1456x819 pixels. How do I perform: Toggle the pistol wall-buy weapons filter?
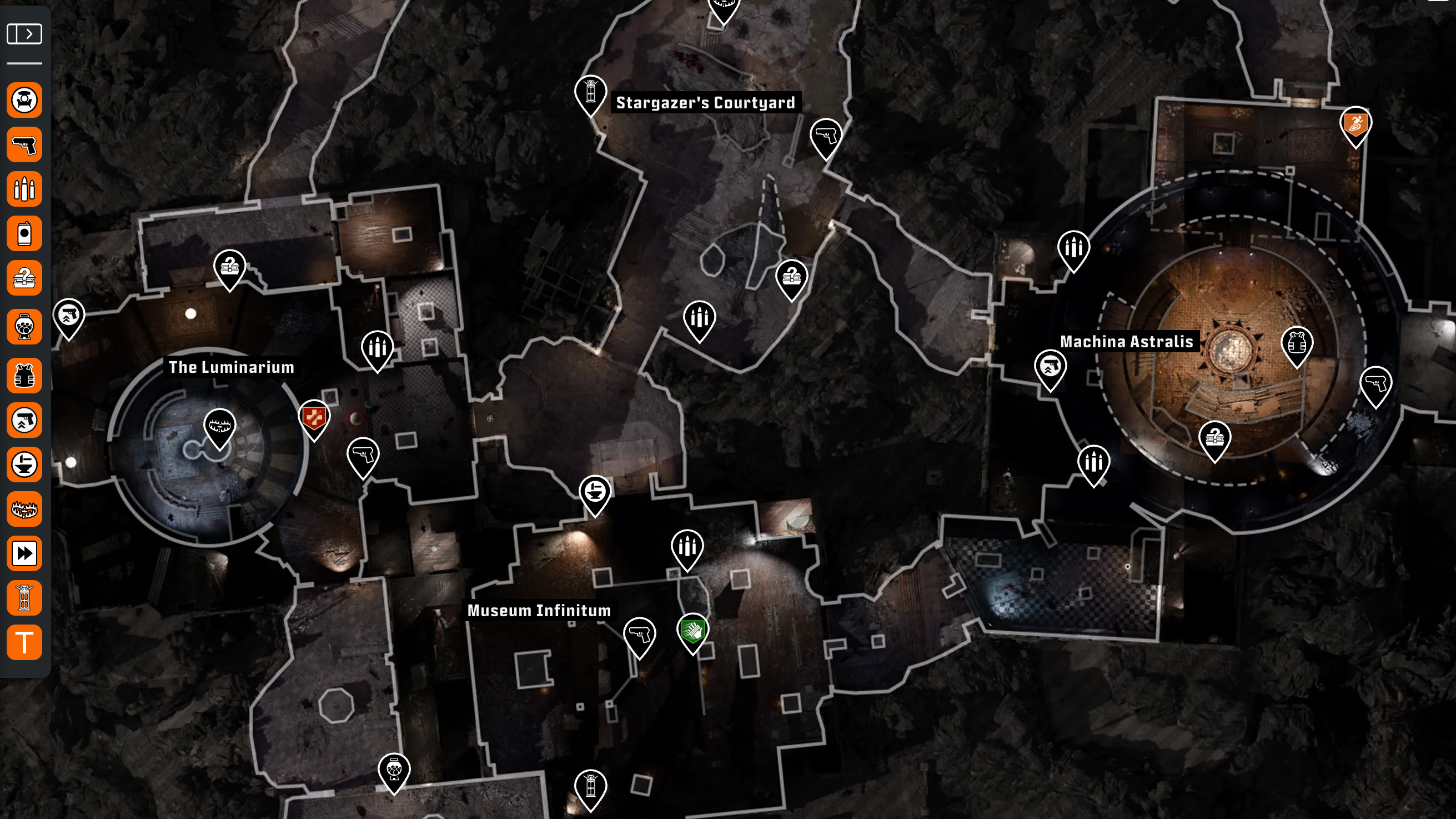point(24,145)
